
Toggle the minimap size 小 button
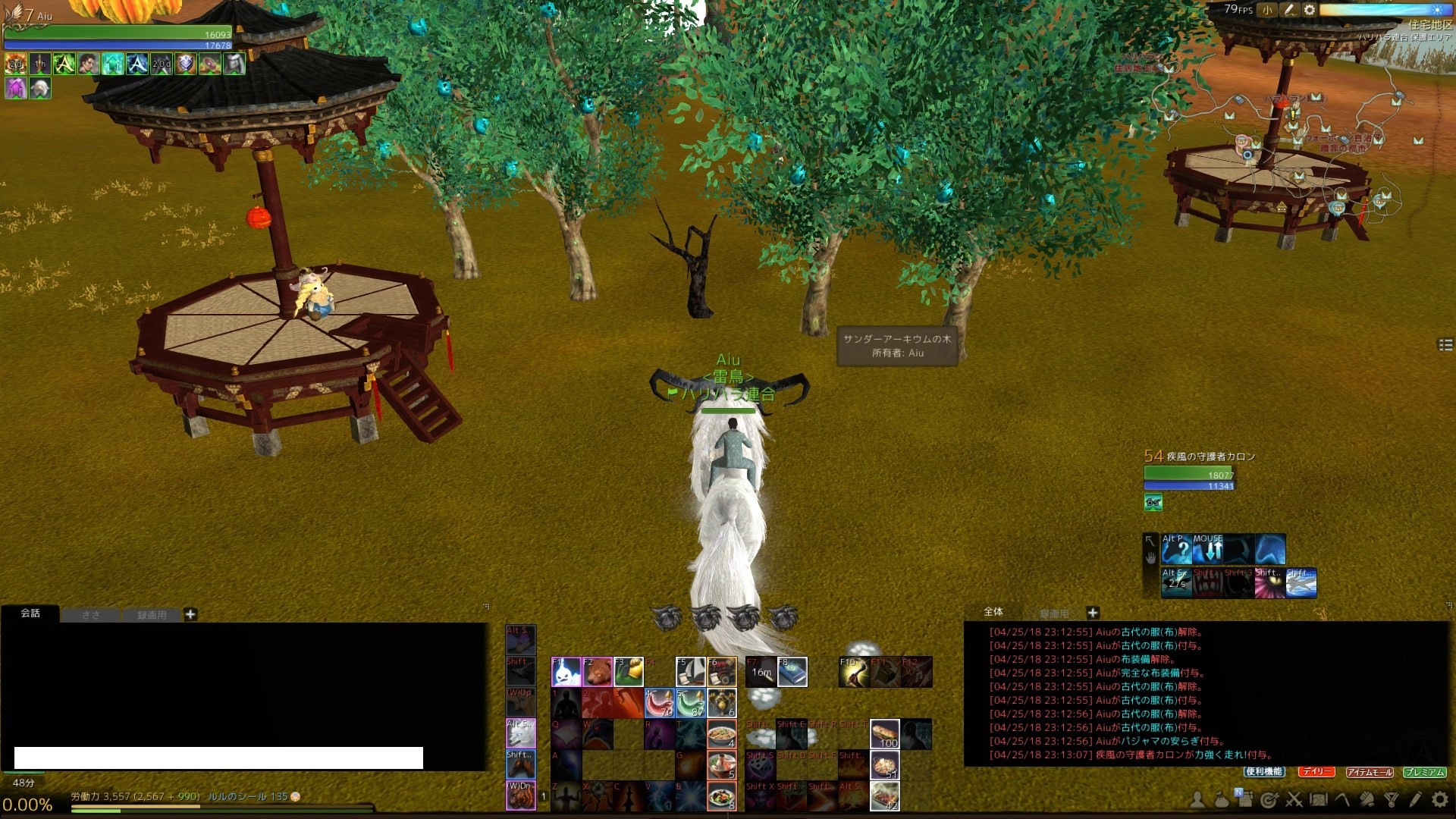[x=1267, y=10]
